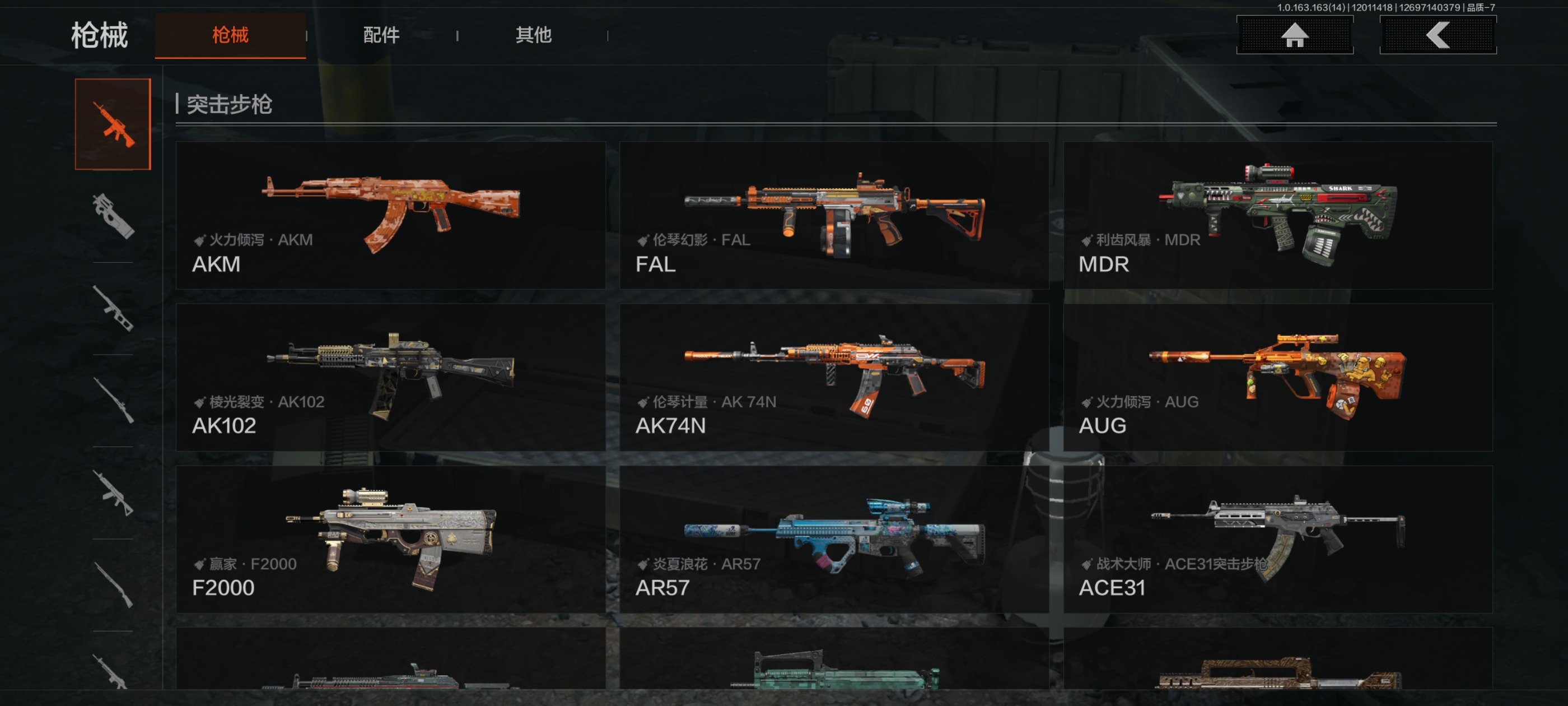Open the 配件 tab
This screenshot has height=706, width=1568.
381,35
